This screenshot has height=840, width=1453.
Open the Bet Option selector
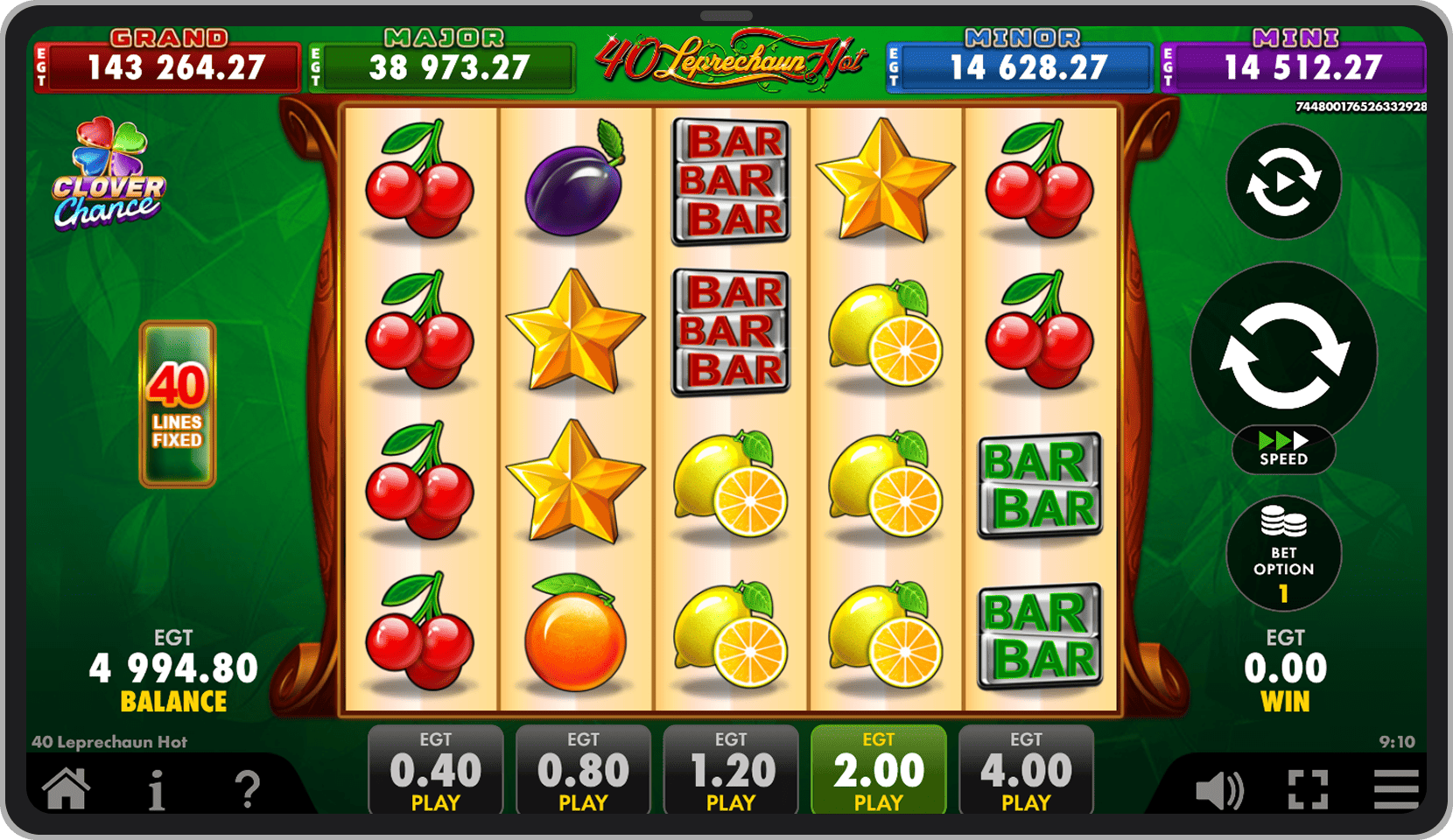point(1283,554)
